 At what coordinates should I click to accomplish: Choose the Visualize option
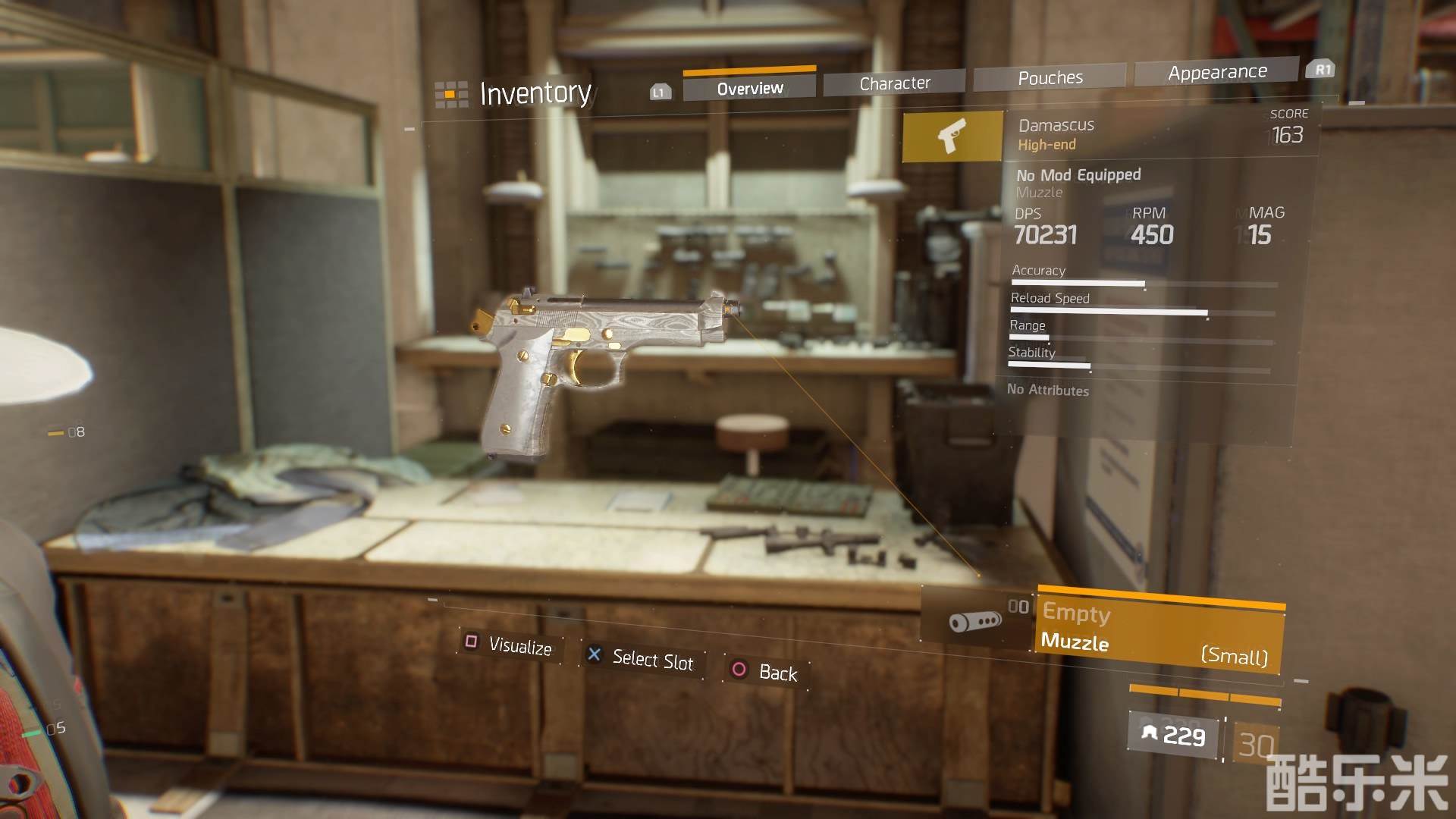(510, 645)
